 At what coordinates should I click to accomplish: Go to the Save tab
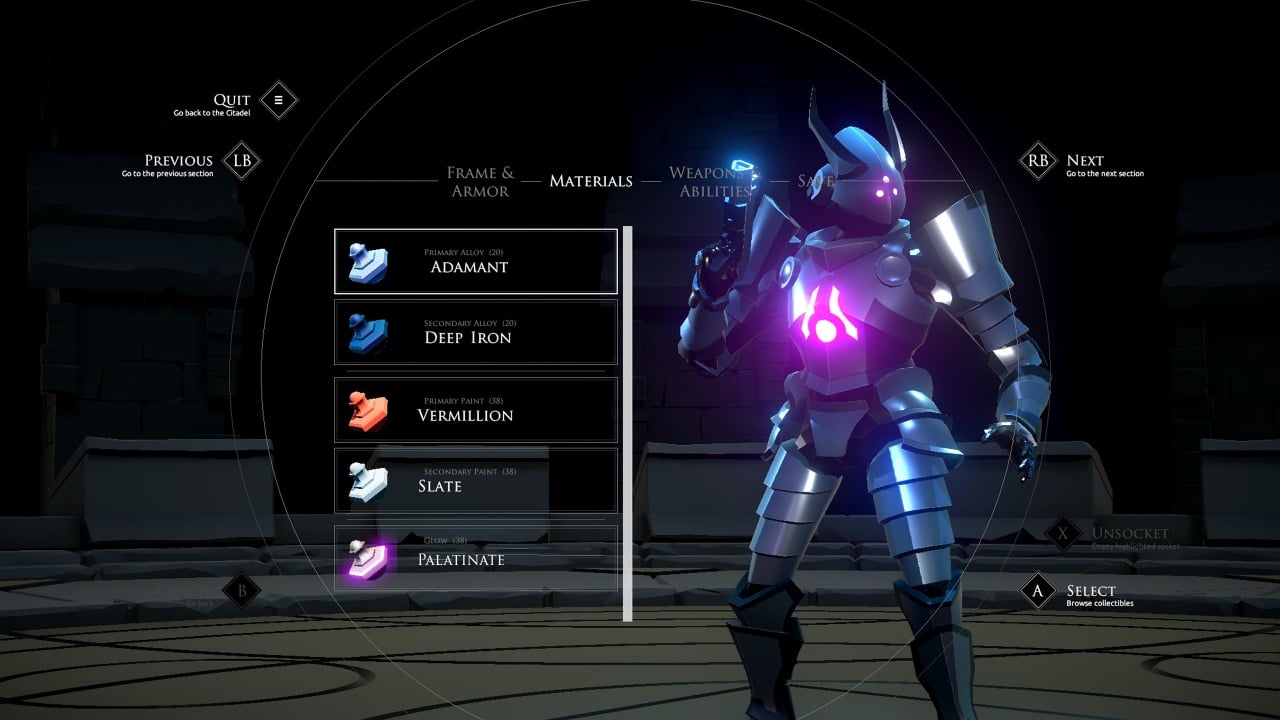[x=815, y=181]
